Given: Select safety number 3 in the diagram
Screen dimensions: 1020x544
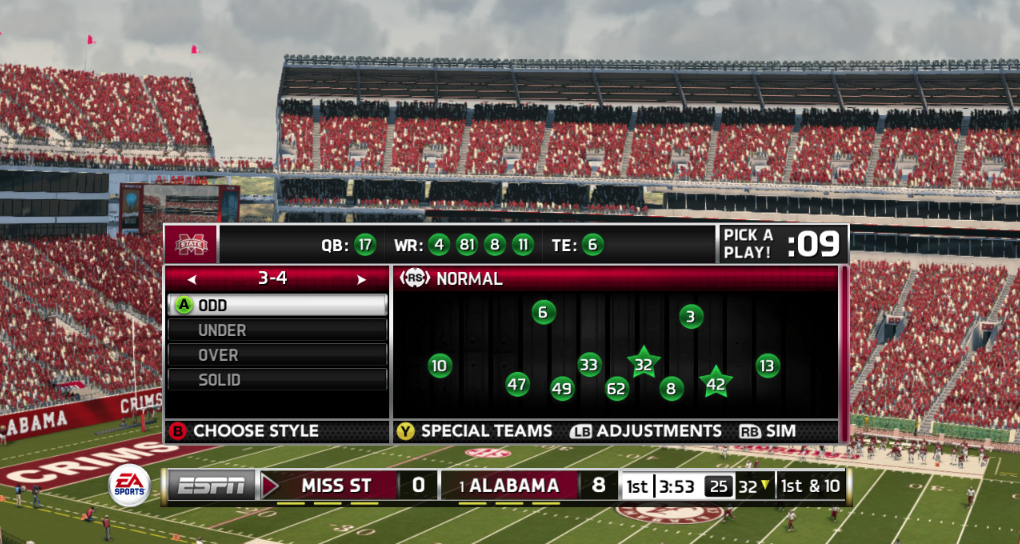Looking at the screenshot, I should [x=691, y=317].
